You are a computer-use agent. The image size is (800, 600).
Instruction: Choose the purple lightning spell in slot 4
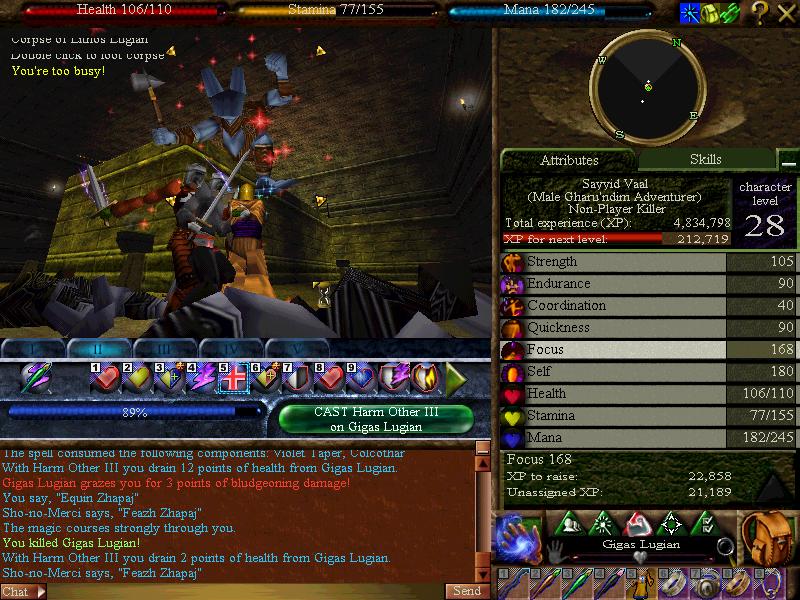click(x=200, y=379)
